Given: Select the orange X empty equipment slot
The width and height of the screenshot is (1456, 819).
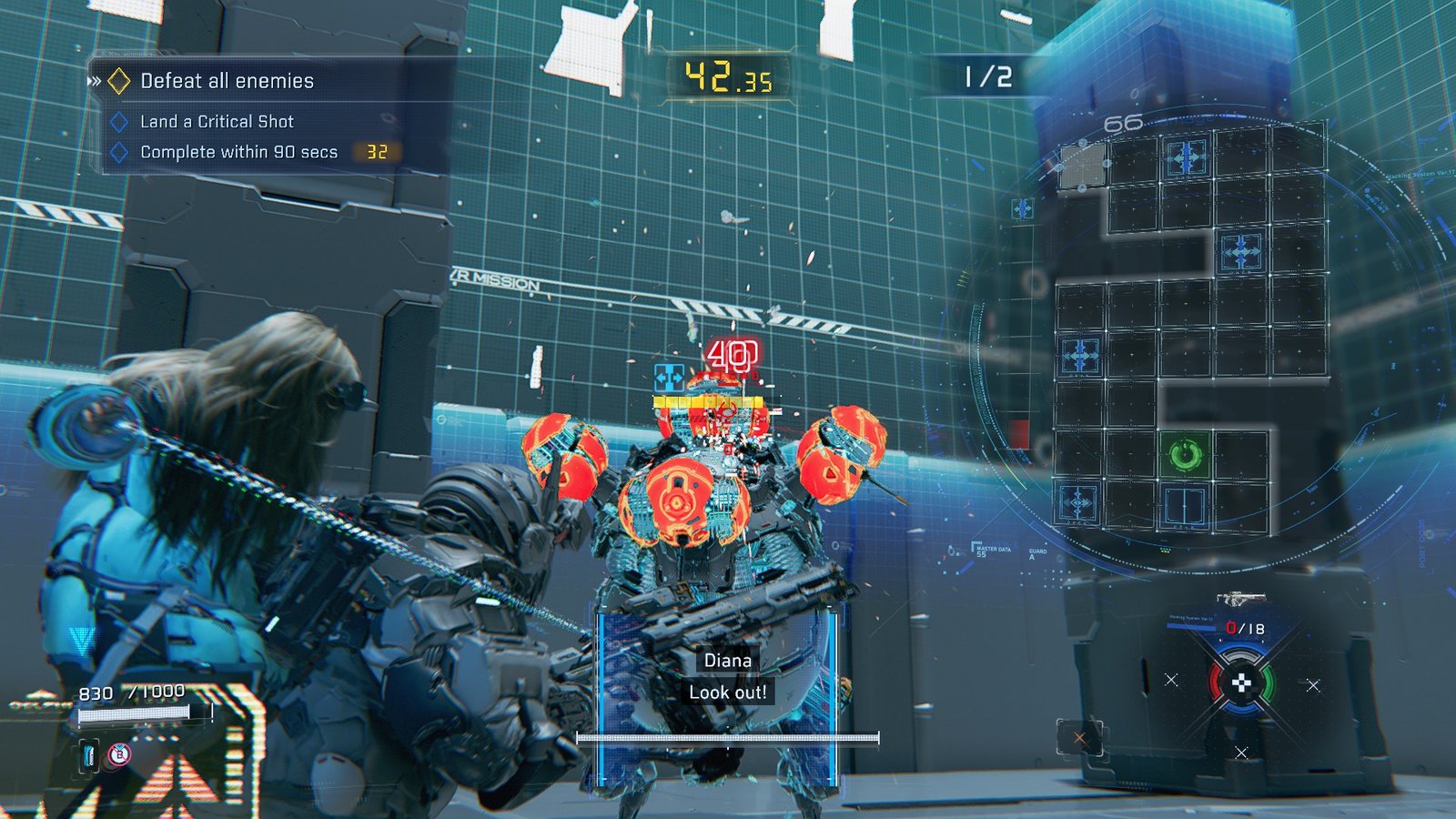Looking at the screenshot, I should pyautogui.click(x=1079, y=738).
